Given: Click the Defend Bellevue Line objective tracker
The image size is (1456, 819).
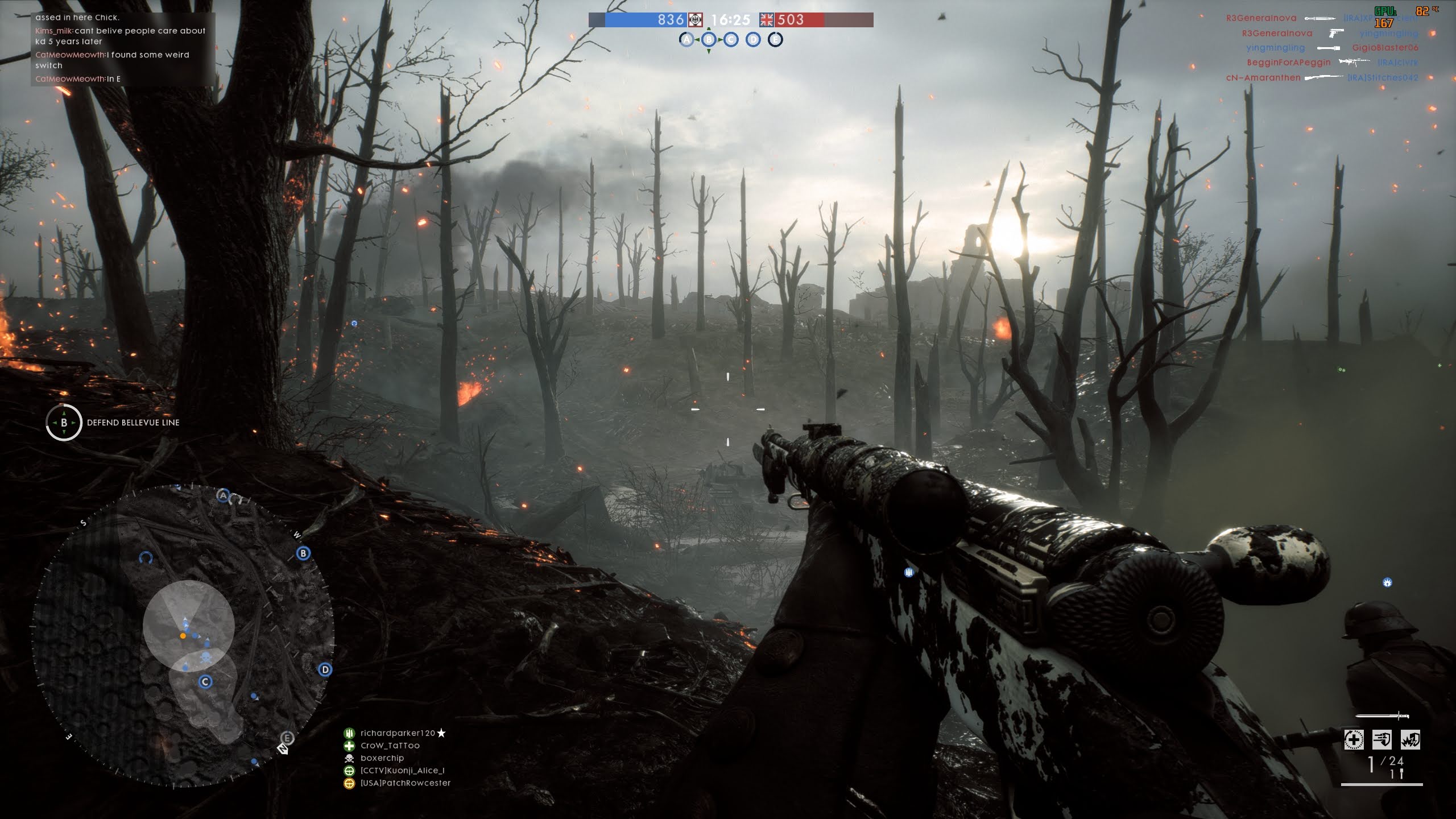Looking at the screenshot, I should click(x=113, y=423).
